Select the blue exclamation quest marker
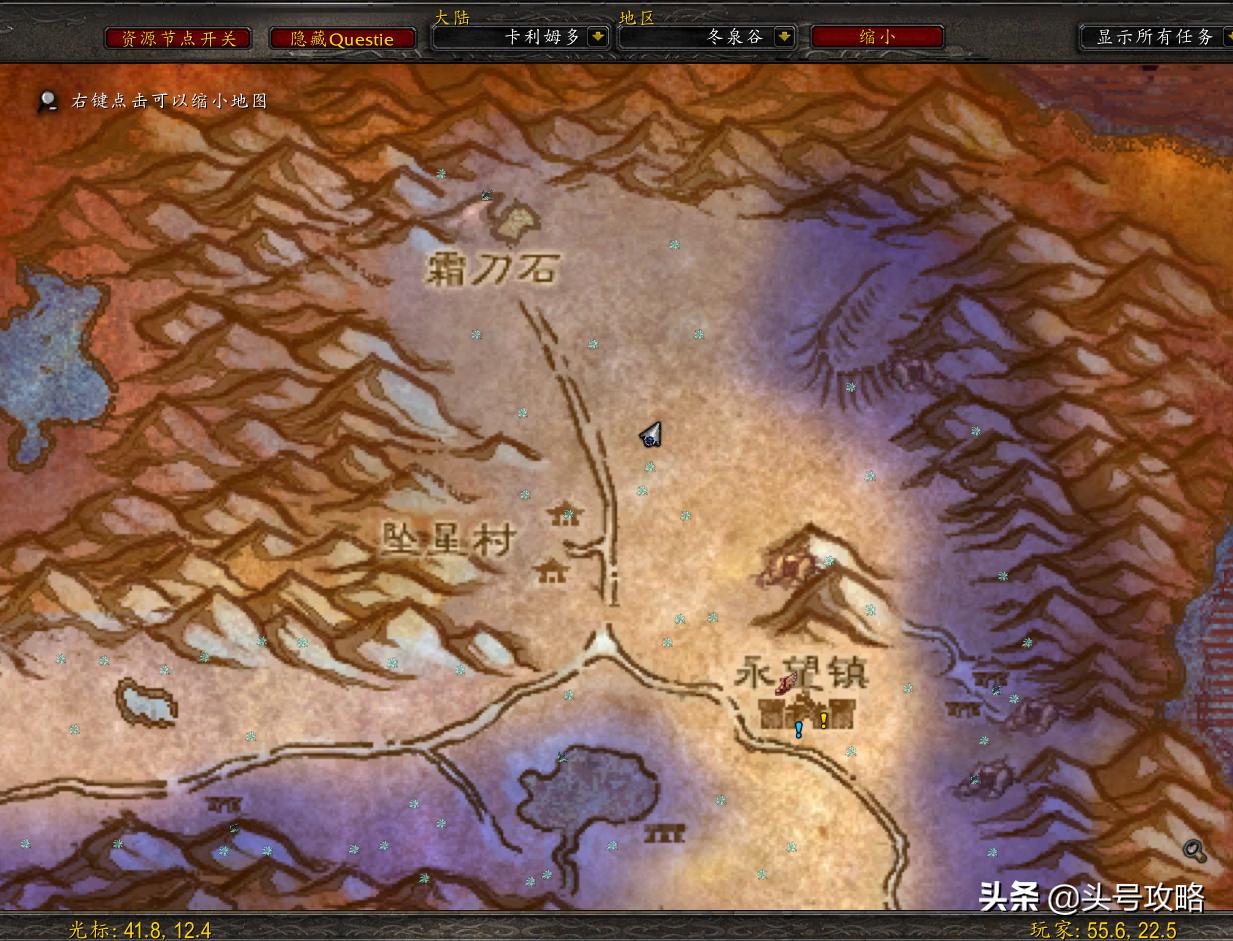Image resolution: width=1233 pixels, height=941 pixels. tap(798, 729)
